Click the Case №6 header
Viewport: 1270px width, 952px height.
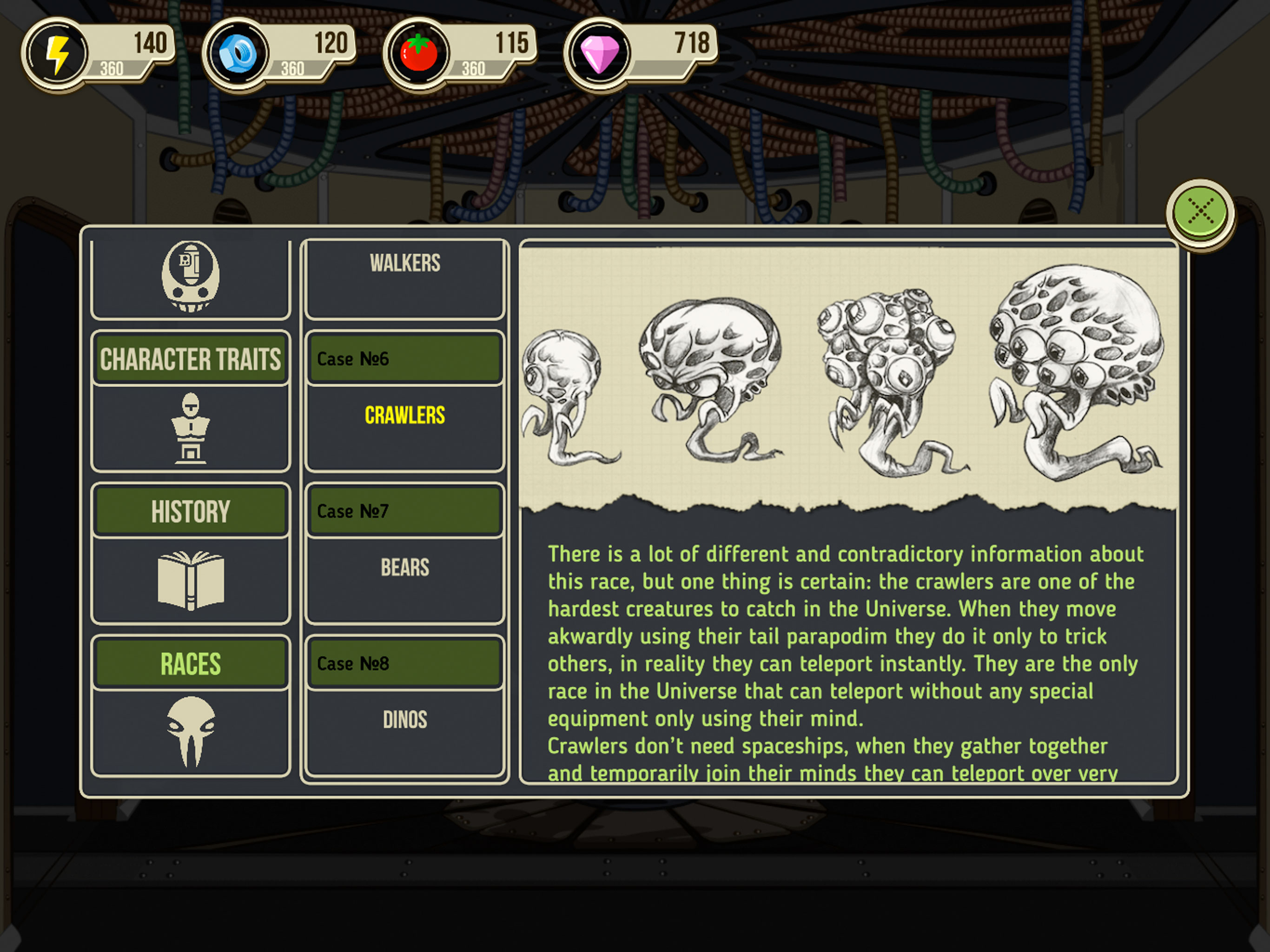(x=405, y=359)
